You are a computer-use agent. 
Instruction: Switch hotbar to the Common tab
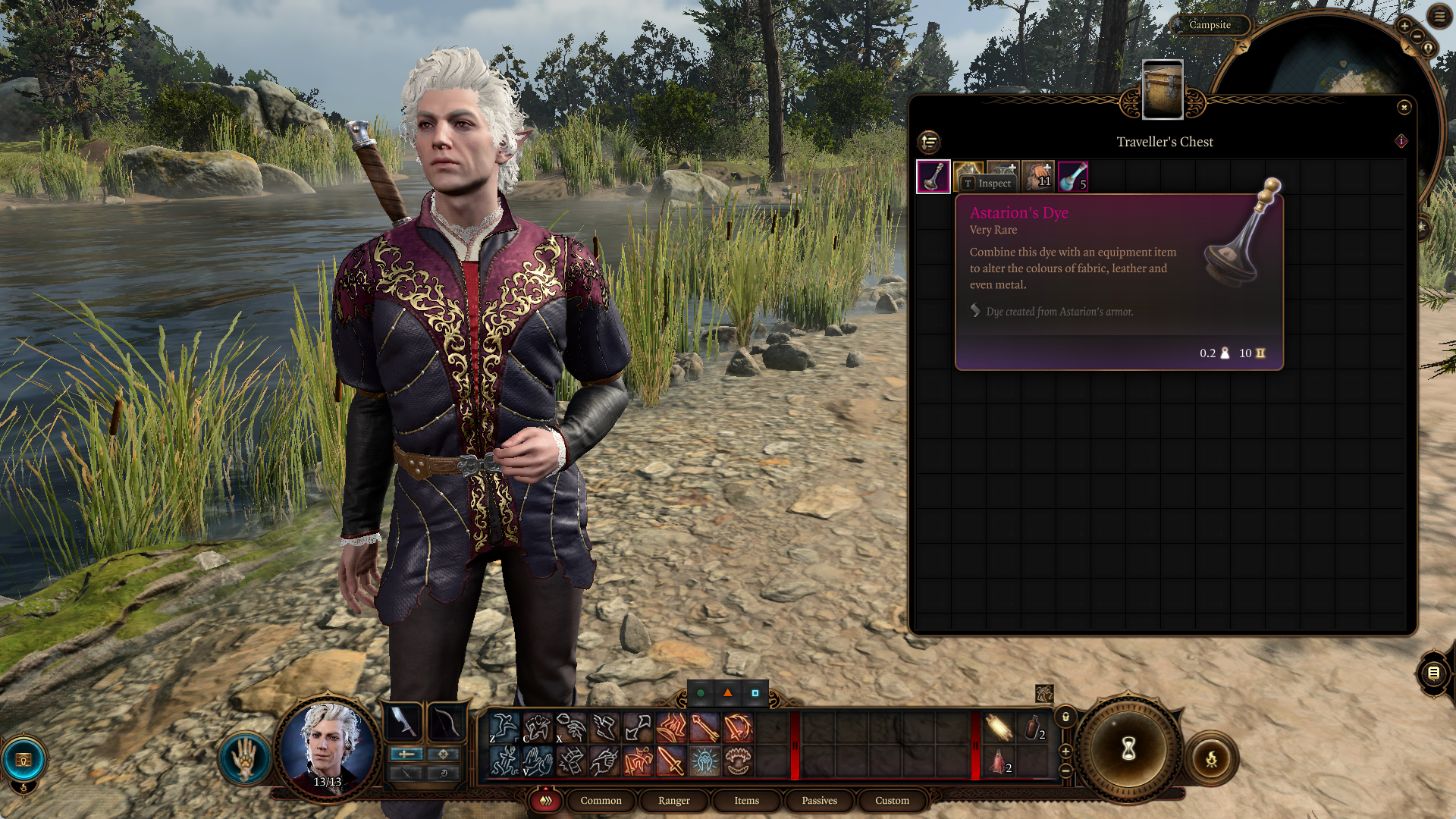(x=601, y=801)
